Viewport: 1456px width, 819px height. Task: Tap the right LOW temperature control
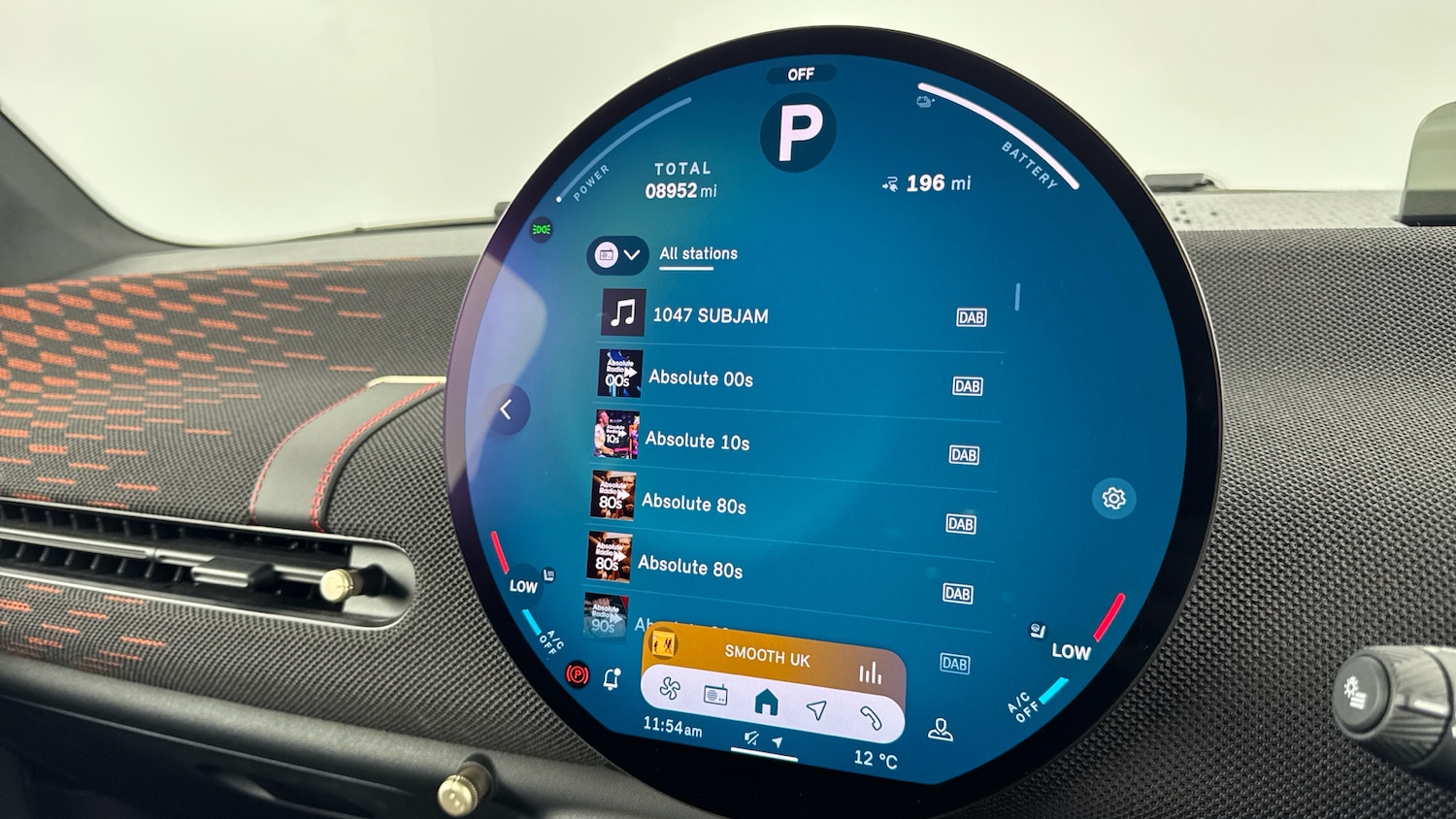pyautogui.click(x=1071, y=652)
